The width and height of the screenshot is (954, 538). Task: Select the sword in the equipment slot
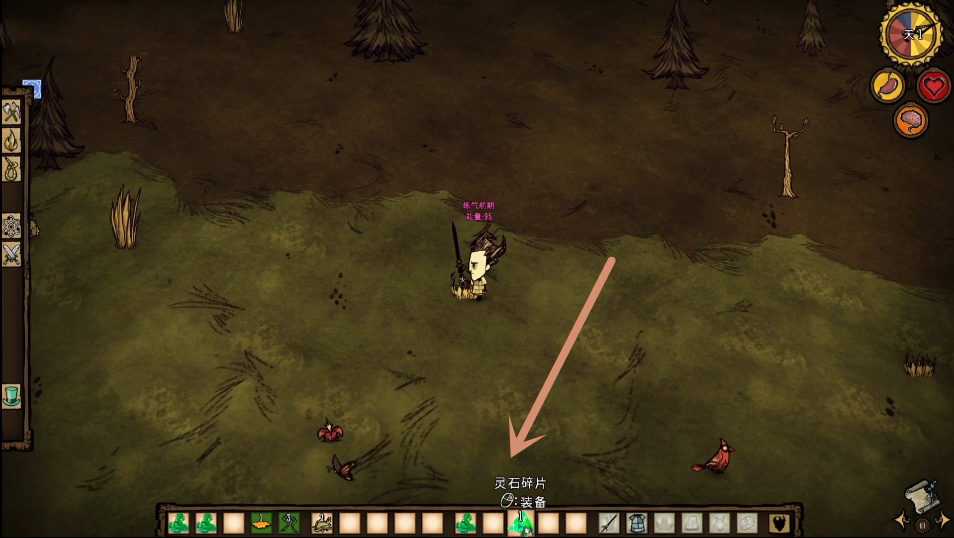[609, 523]
